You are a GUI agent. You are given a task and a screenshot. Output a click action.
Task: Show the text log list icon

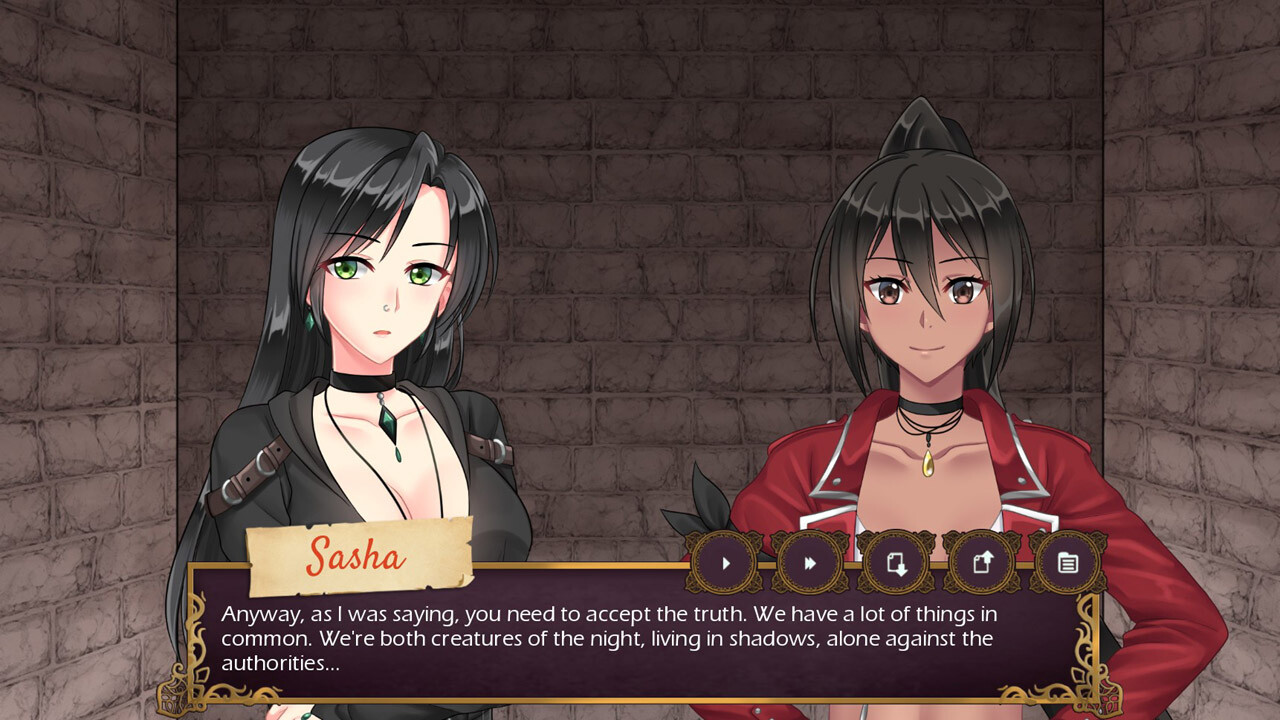(1067, 563)
